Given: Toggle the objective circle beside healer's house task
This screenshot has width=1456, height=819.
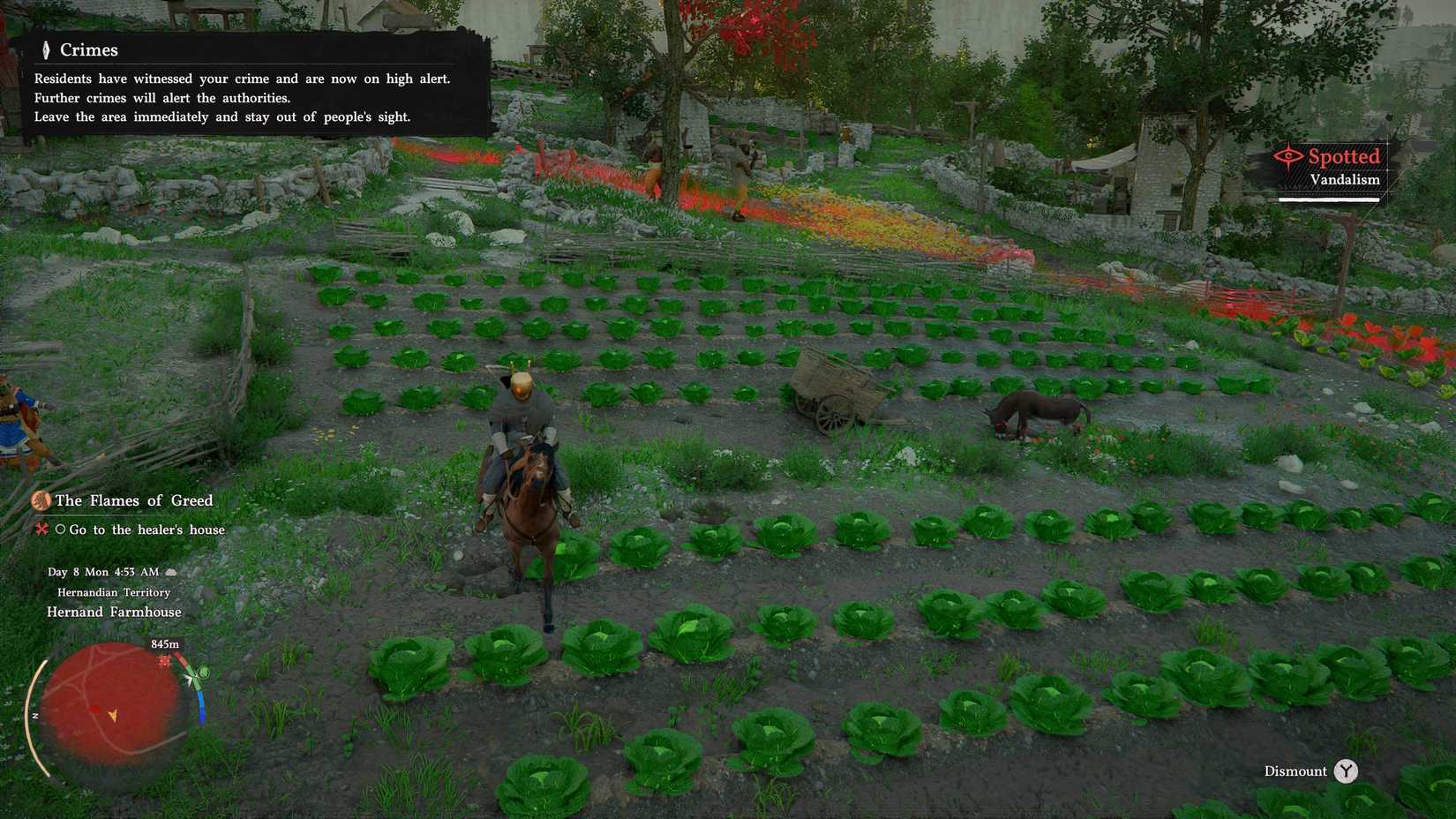Looking at the screenshot, I should point(60,530).
